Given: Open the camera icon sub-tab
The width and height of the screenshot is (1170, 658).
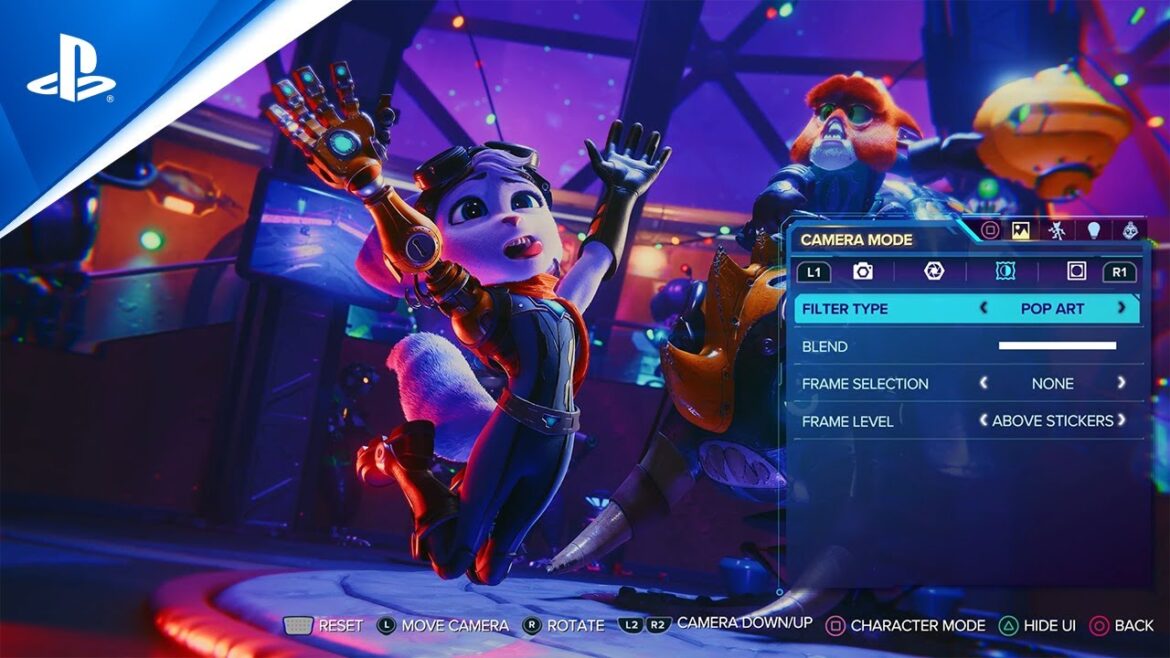Looking at the screenshot, I should 863,271.
